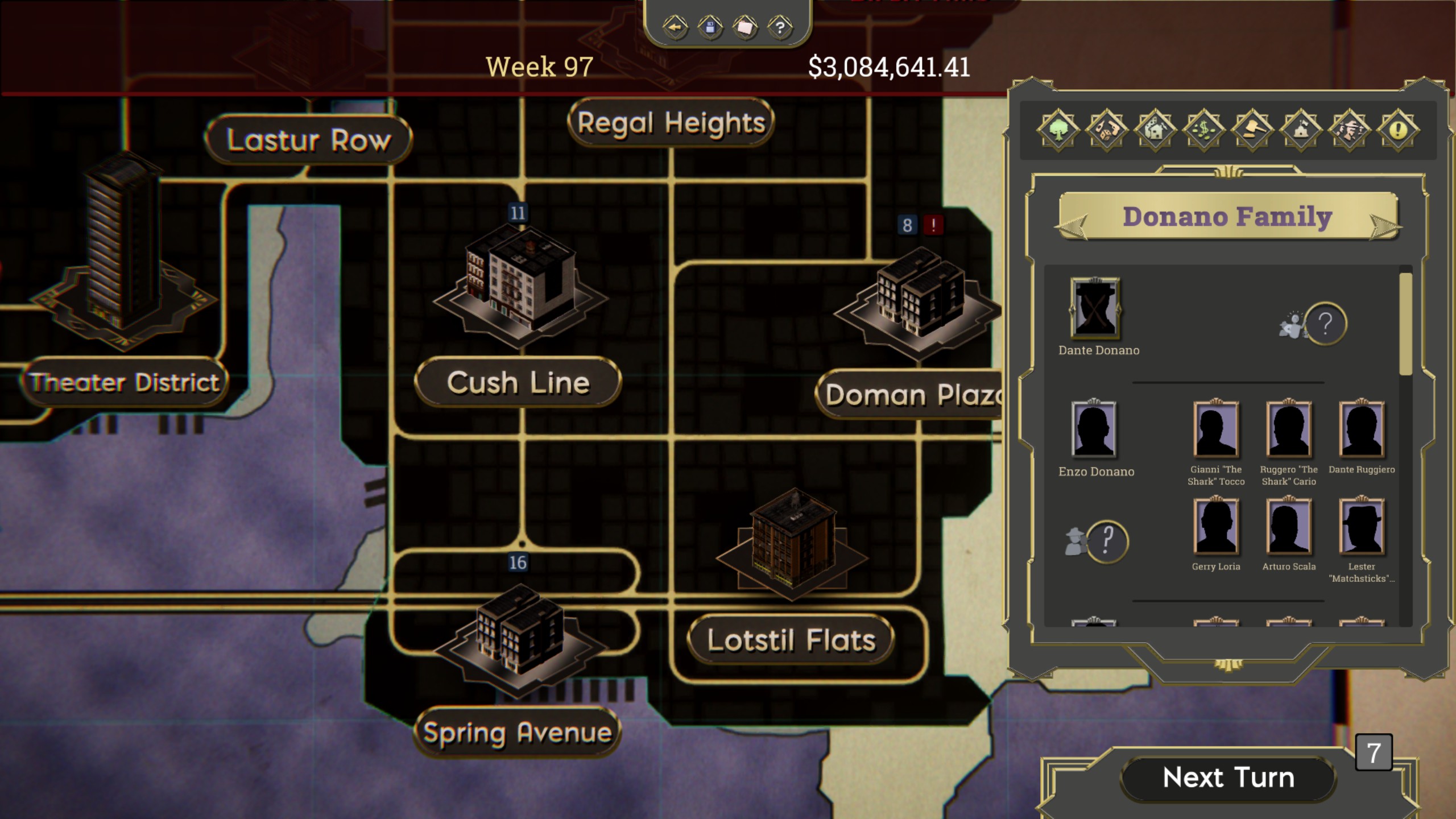Open the Lotstil Flats district label
Viewport: 1456px width, 819px height.
(791, 640)
